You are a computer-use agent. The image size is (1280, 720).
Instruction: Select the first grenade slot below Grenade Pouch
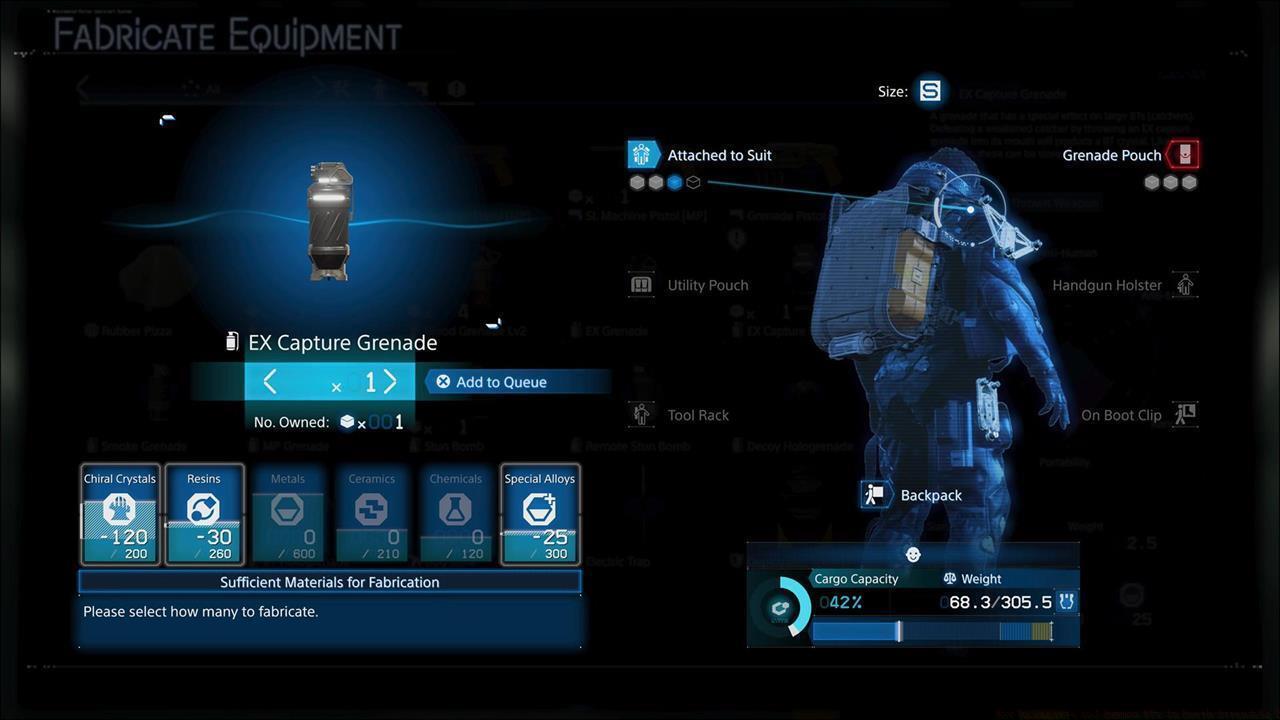coord(1152,182)
